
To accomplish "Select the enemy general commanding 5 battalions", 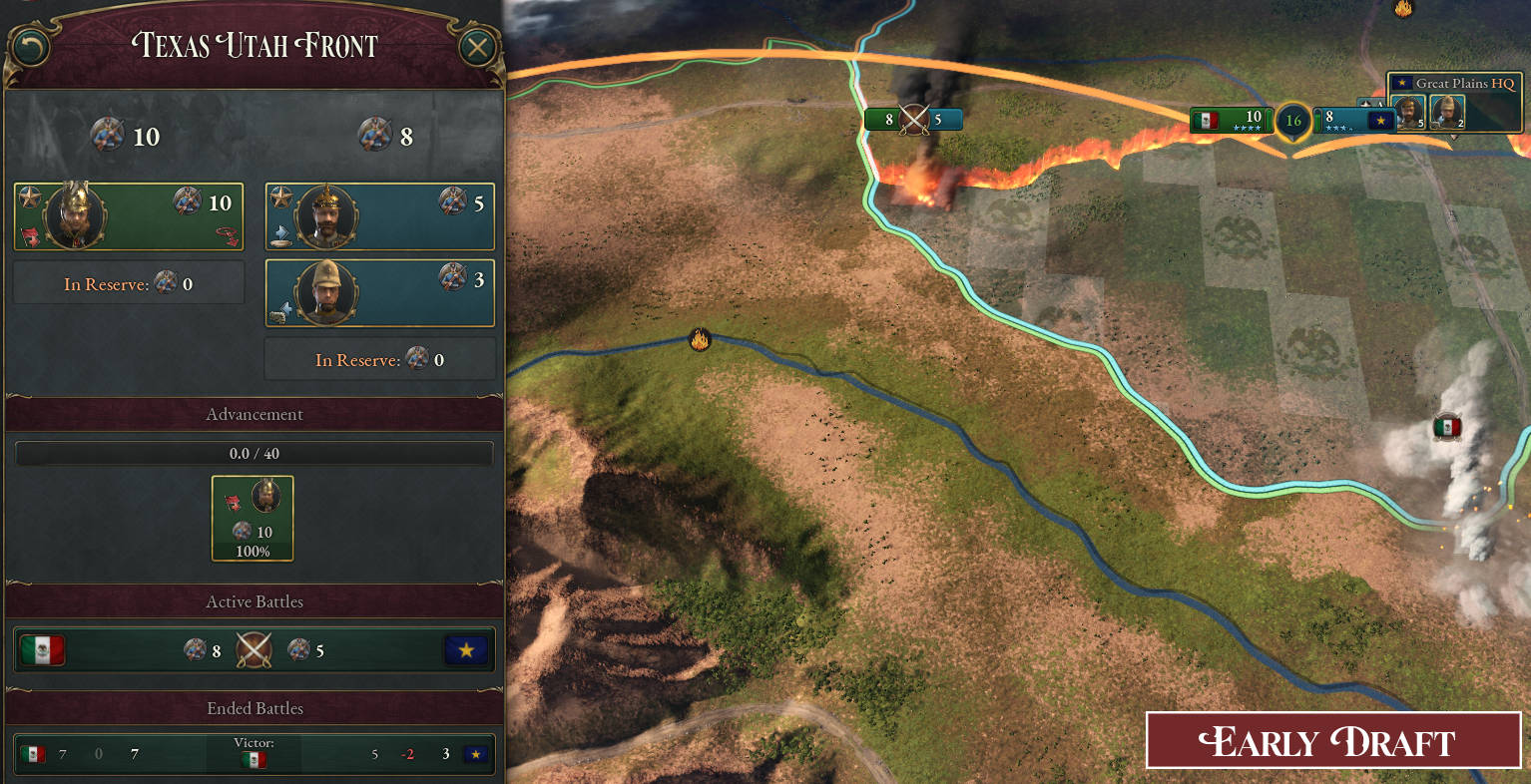I will click(x=379, y=216).
